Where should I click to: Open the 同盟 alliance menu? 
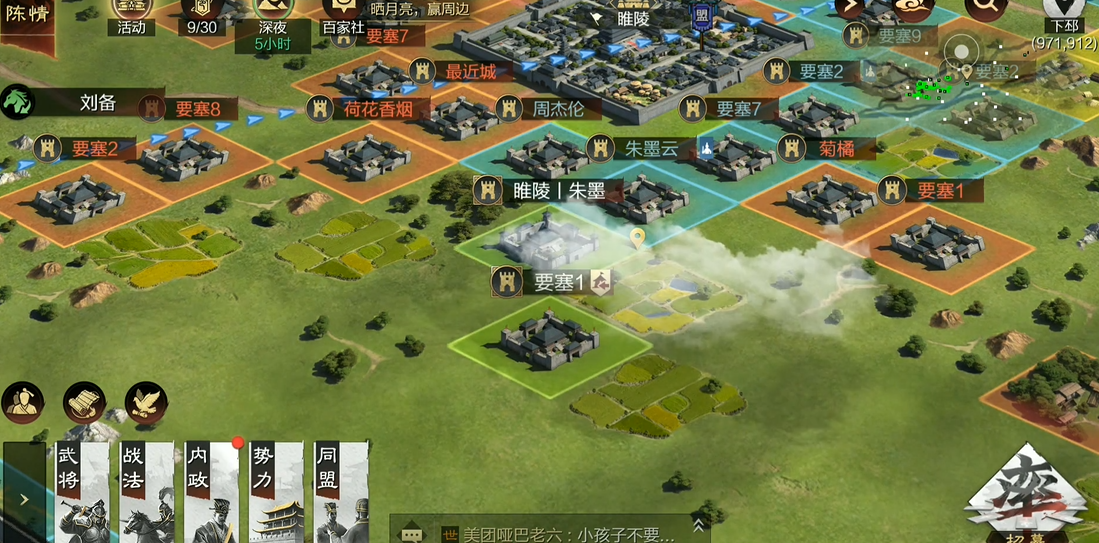click(x=340, y=492)
